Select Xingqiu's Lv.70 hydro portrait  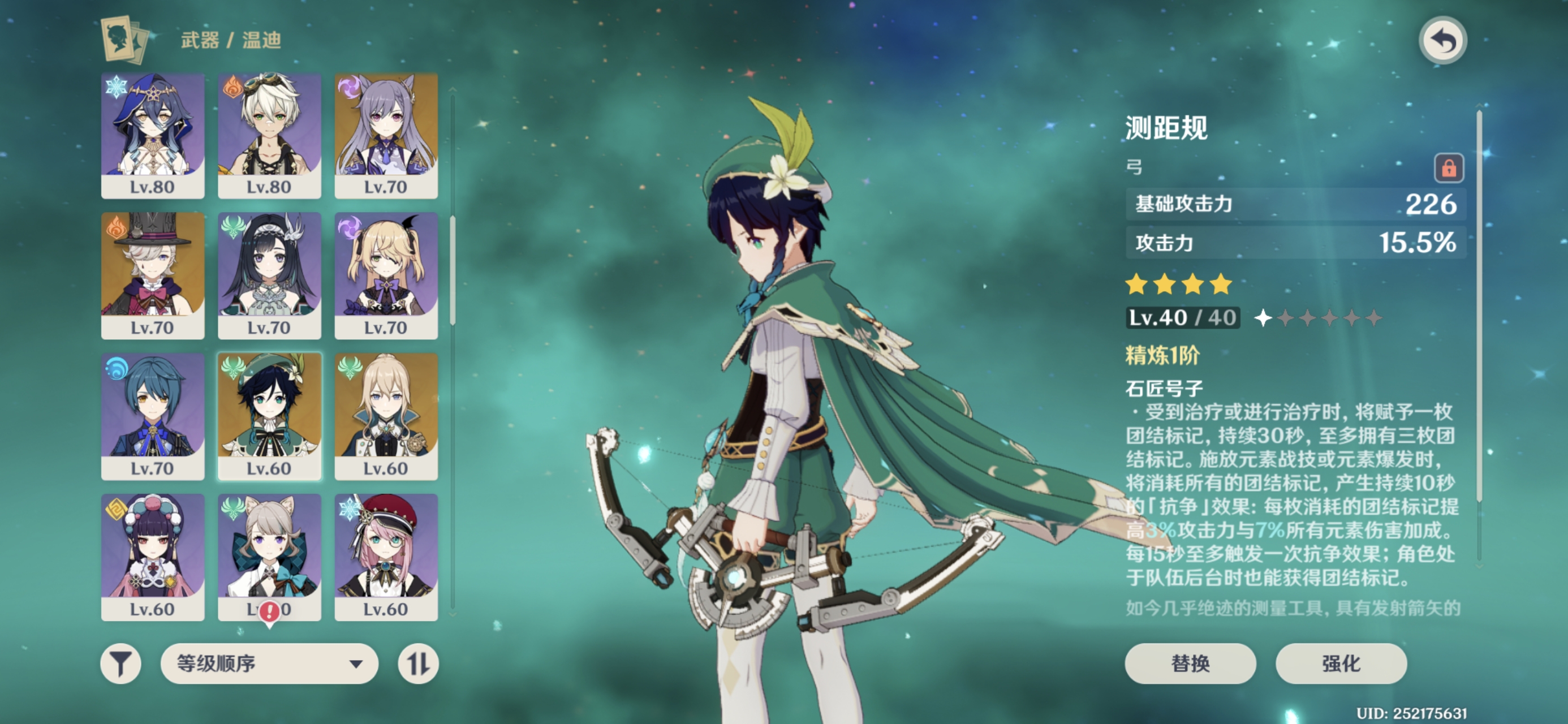click(152, 416)
